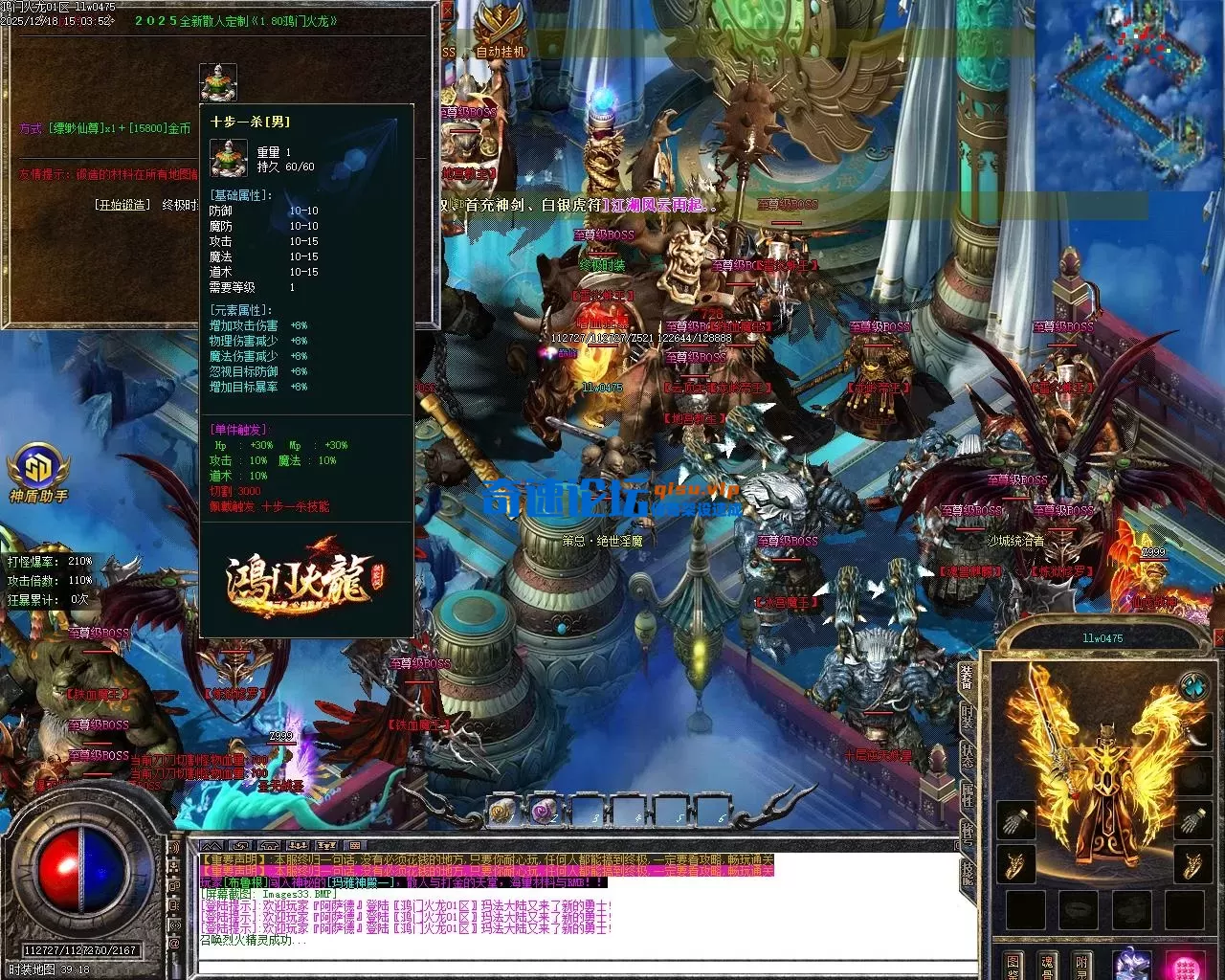This screenshot has height=980, width=1225.
Task: Click the 开始锻造 (start forging) link
Action: pos(122,204)
